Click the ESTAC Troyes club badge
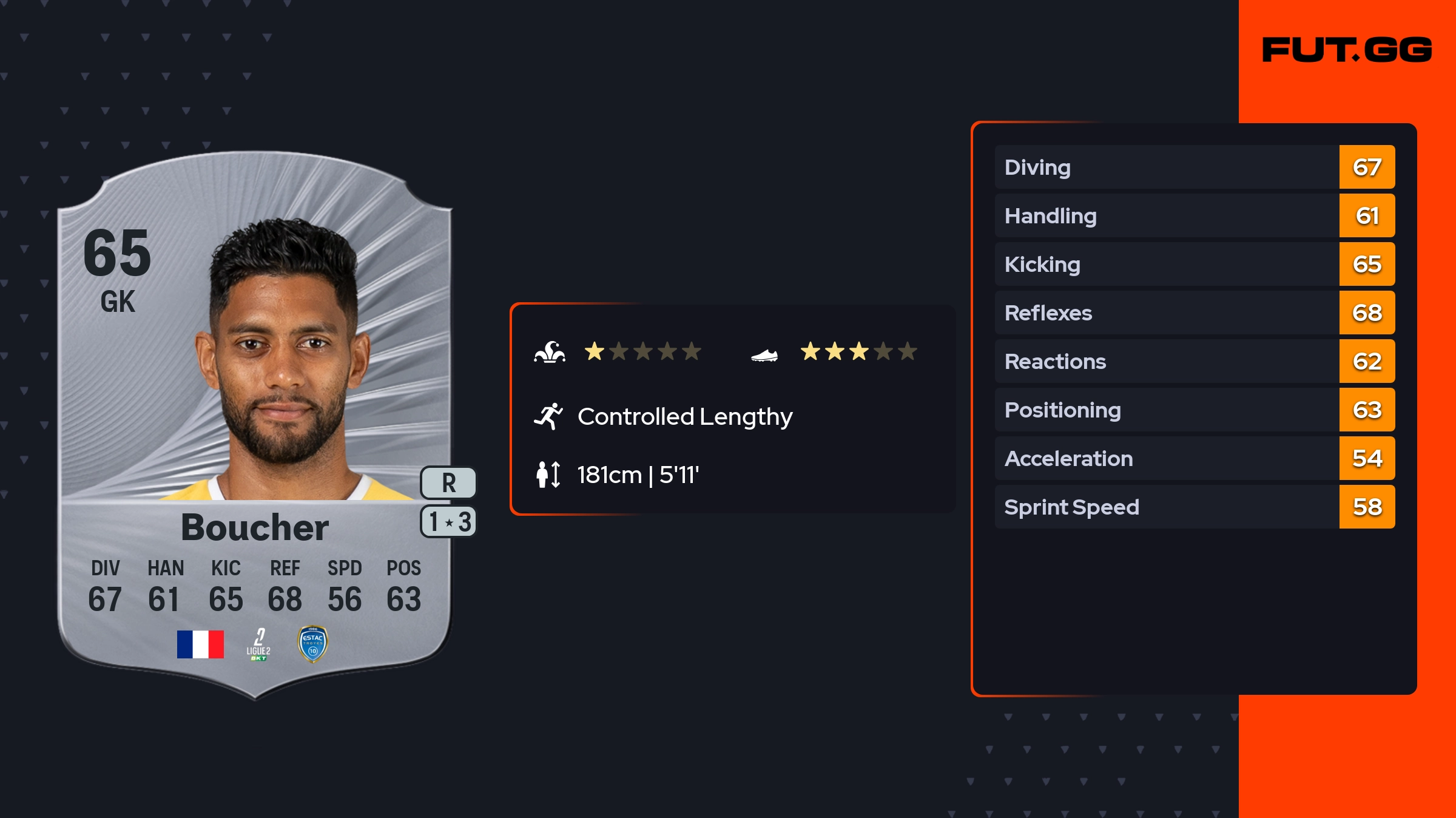Screen dimensions: 1456x818 pyautogui.click(x=313, y=644)
